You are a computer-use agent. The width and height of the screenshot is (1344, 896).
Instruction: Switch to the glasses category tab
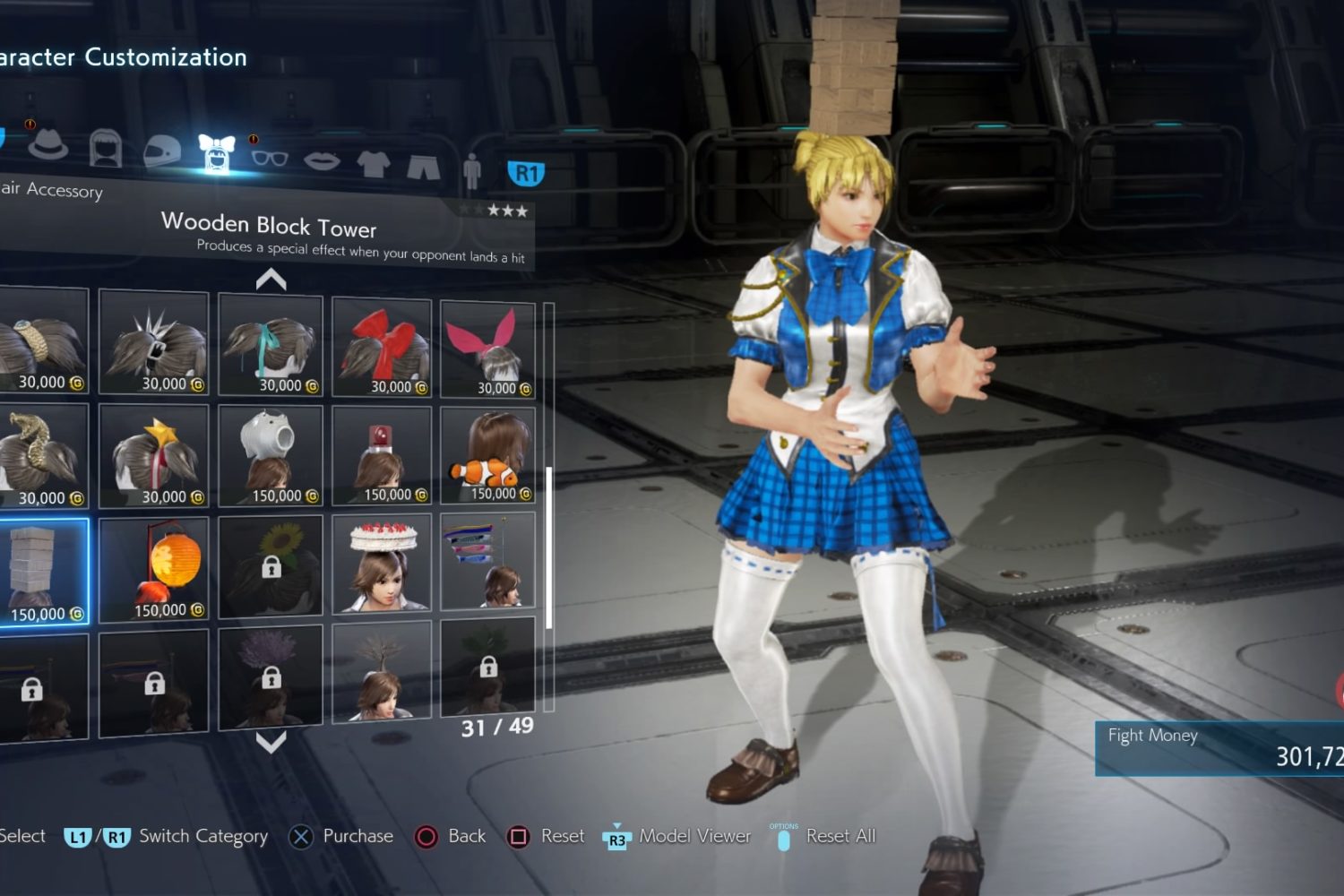(x=269, y=159)
